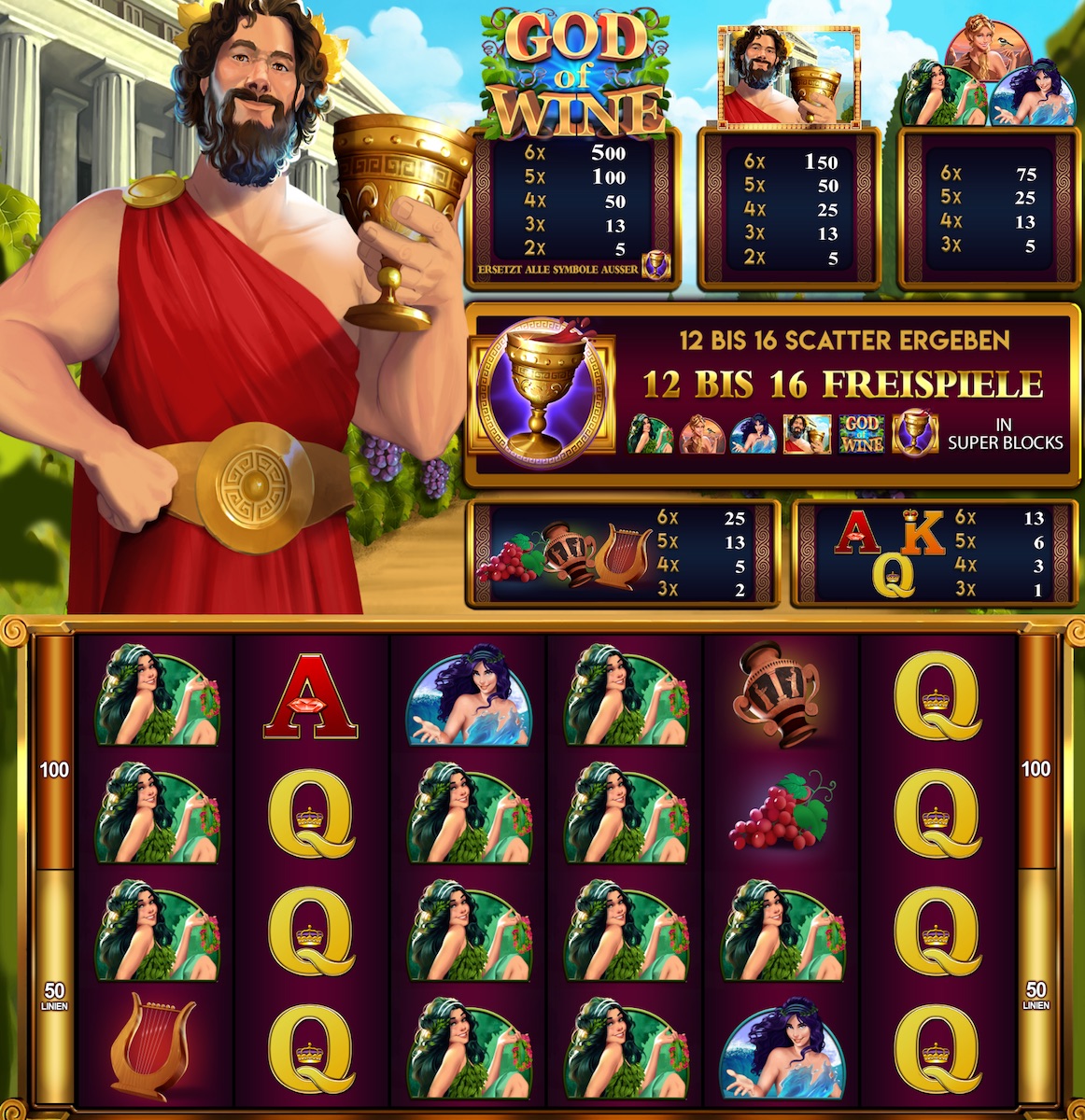
Task: View the A K Q payout panel
Action: tap(933, 553)
